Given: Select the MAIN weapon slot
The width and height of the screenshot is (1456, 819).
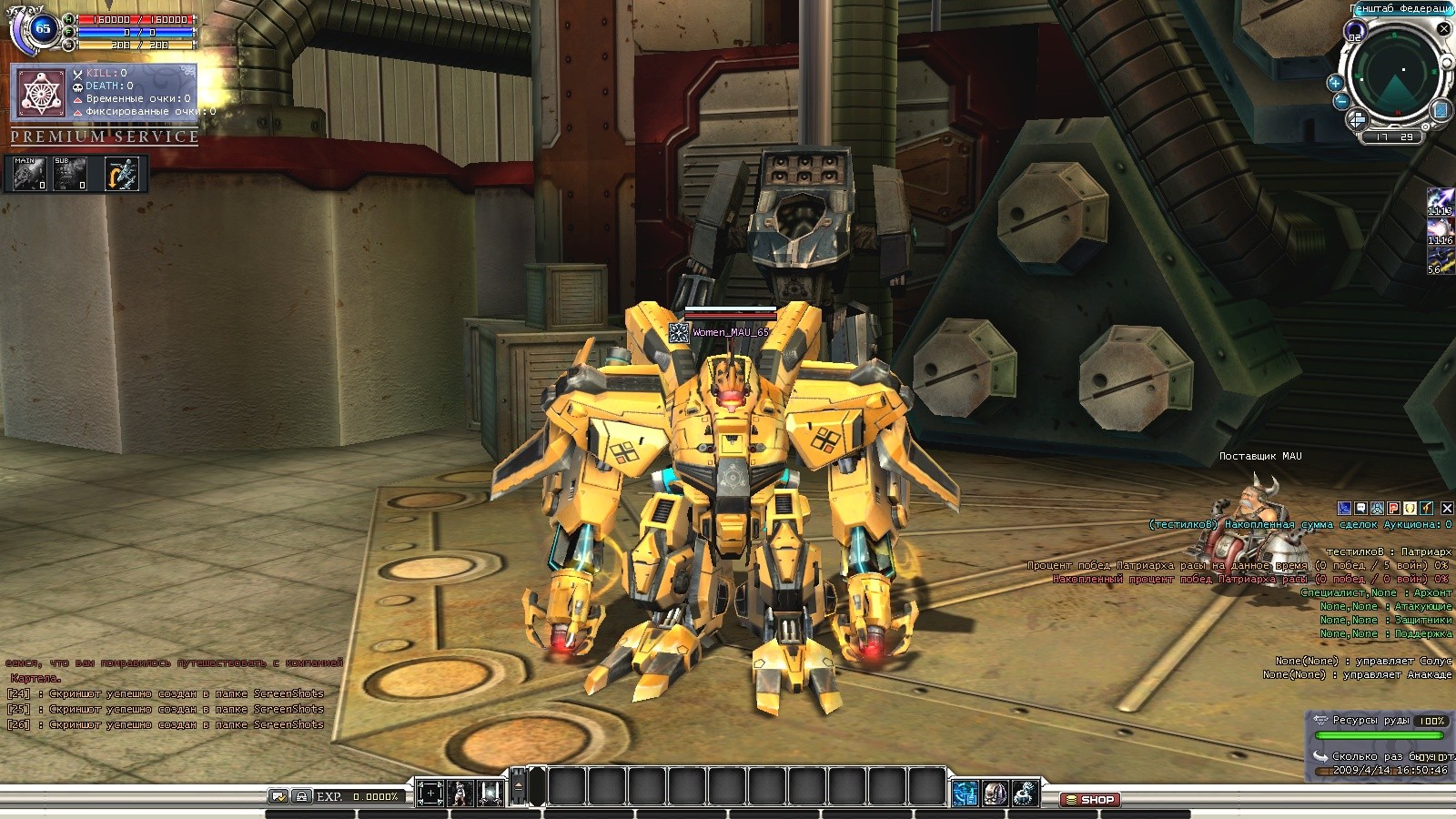Looking at the screenshot, I should click(x=29, y=173).
